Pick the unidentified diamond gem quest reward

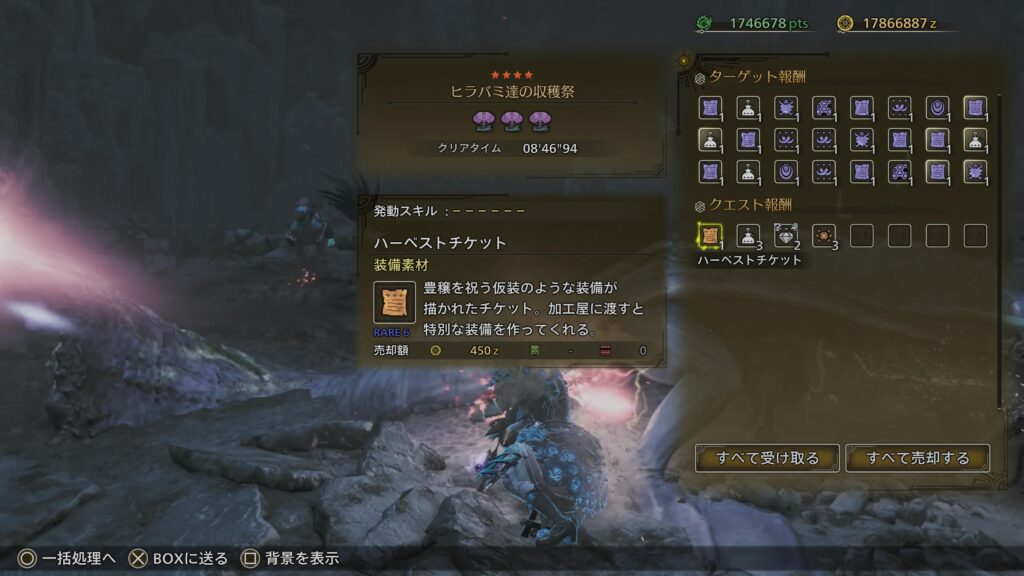(786, 236)
